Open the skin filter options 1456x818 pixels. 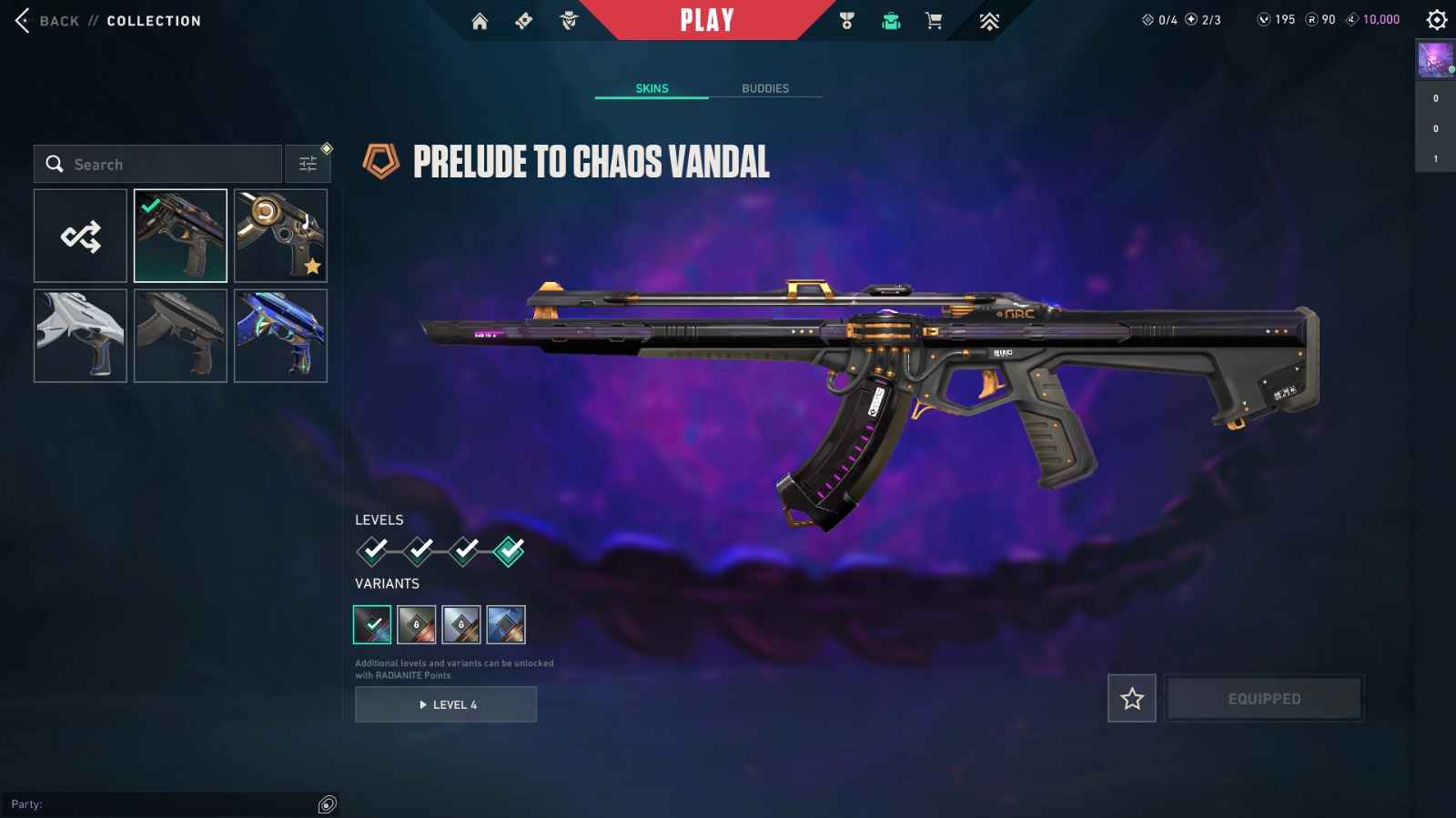[x=308, y=165]
